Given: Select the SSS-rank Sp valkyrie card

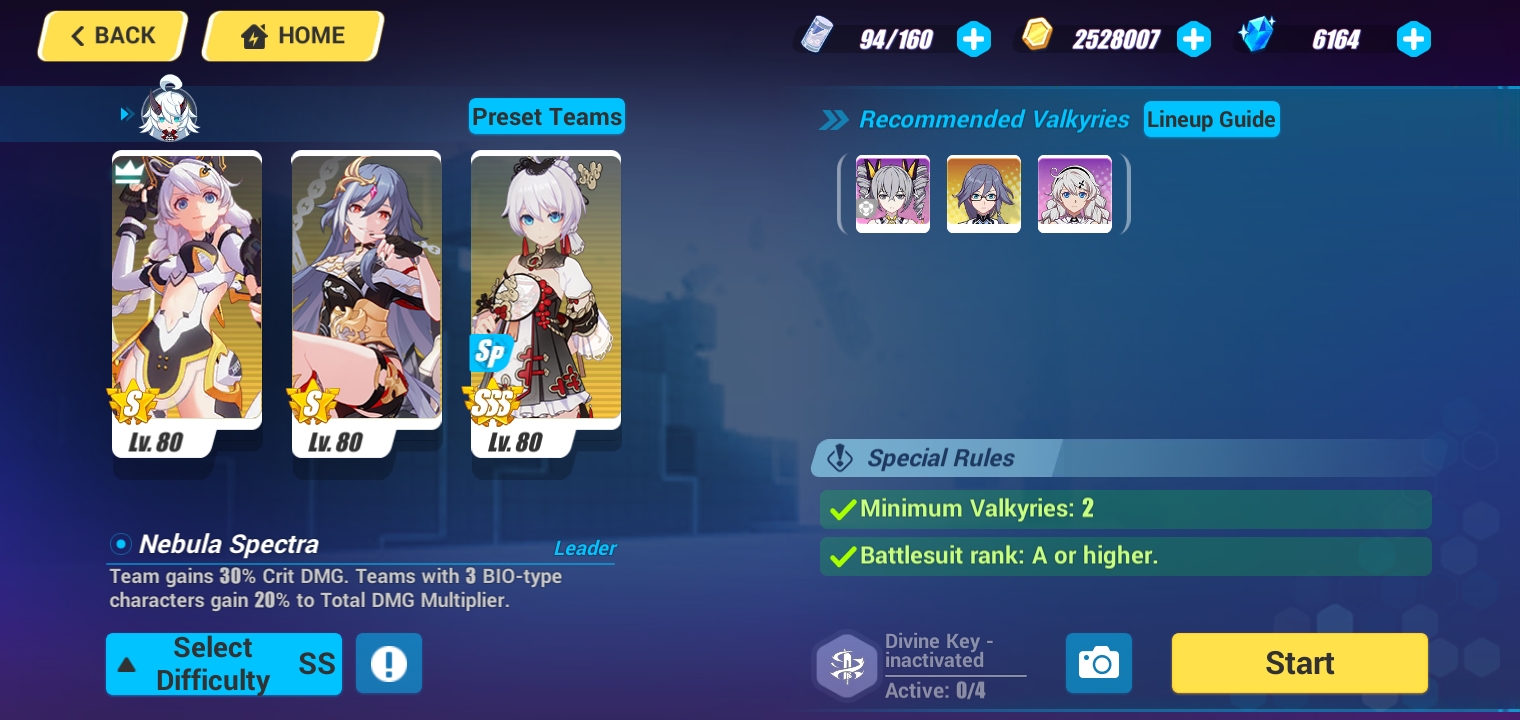Looking at the screenshot, I should 545,300.
